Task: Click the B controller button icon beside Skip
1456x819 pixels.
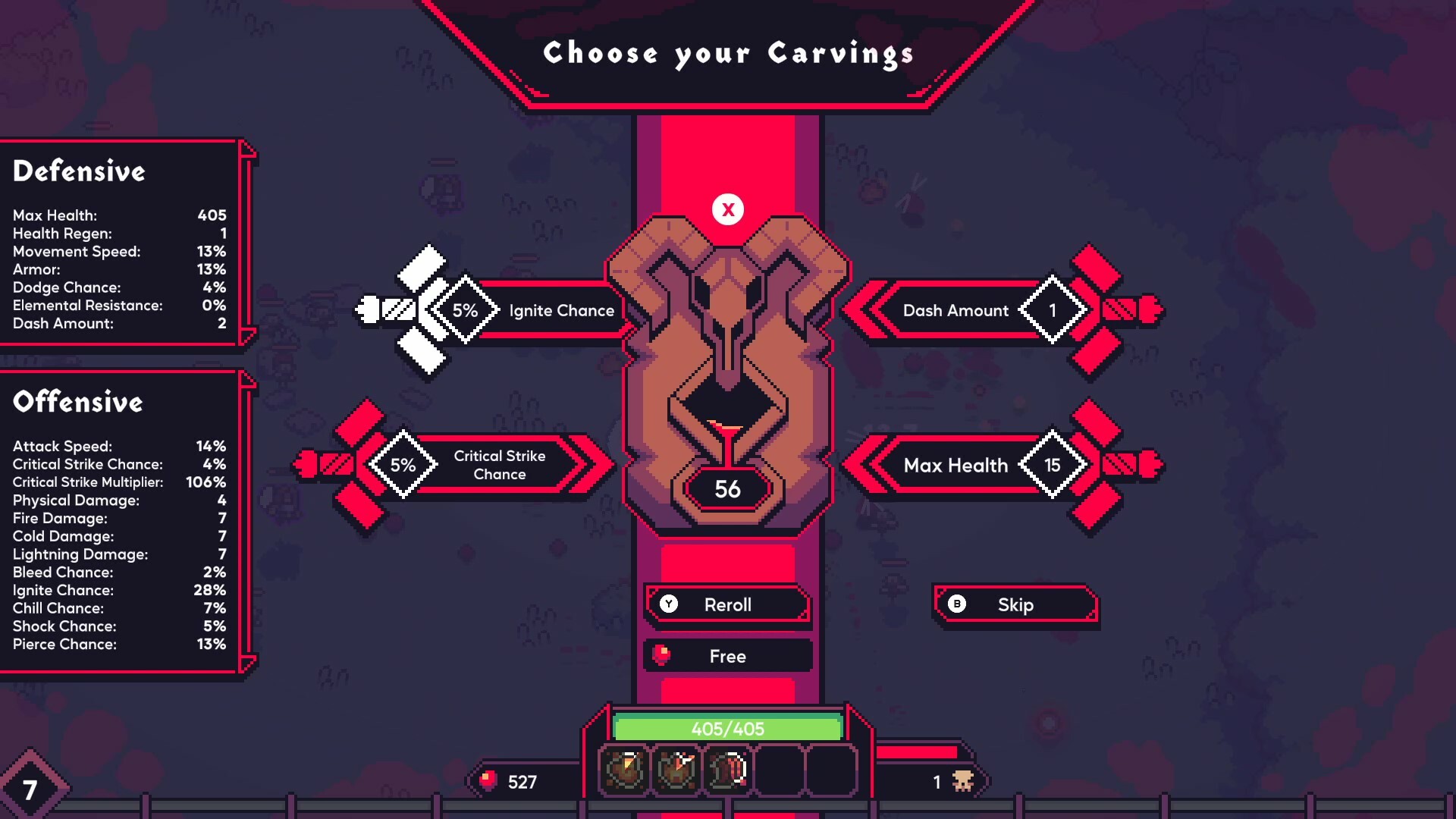Action: click(958, 604)
